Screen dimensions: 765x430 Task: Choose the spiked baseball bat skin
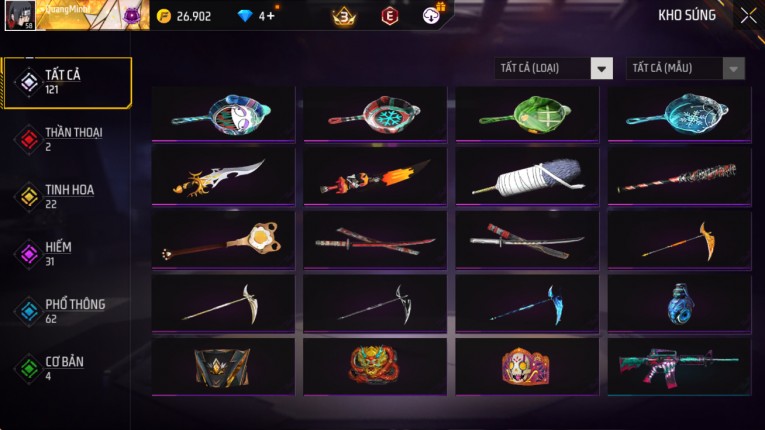click(678, 175)
